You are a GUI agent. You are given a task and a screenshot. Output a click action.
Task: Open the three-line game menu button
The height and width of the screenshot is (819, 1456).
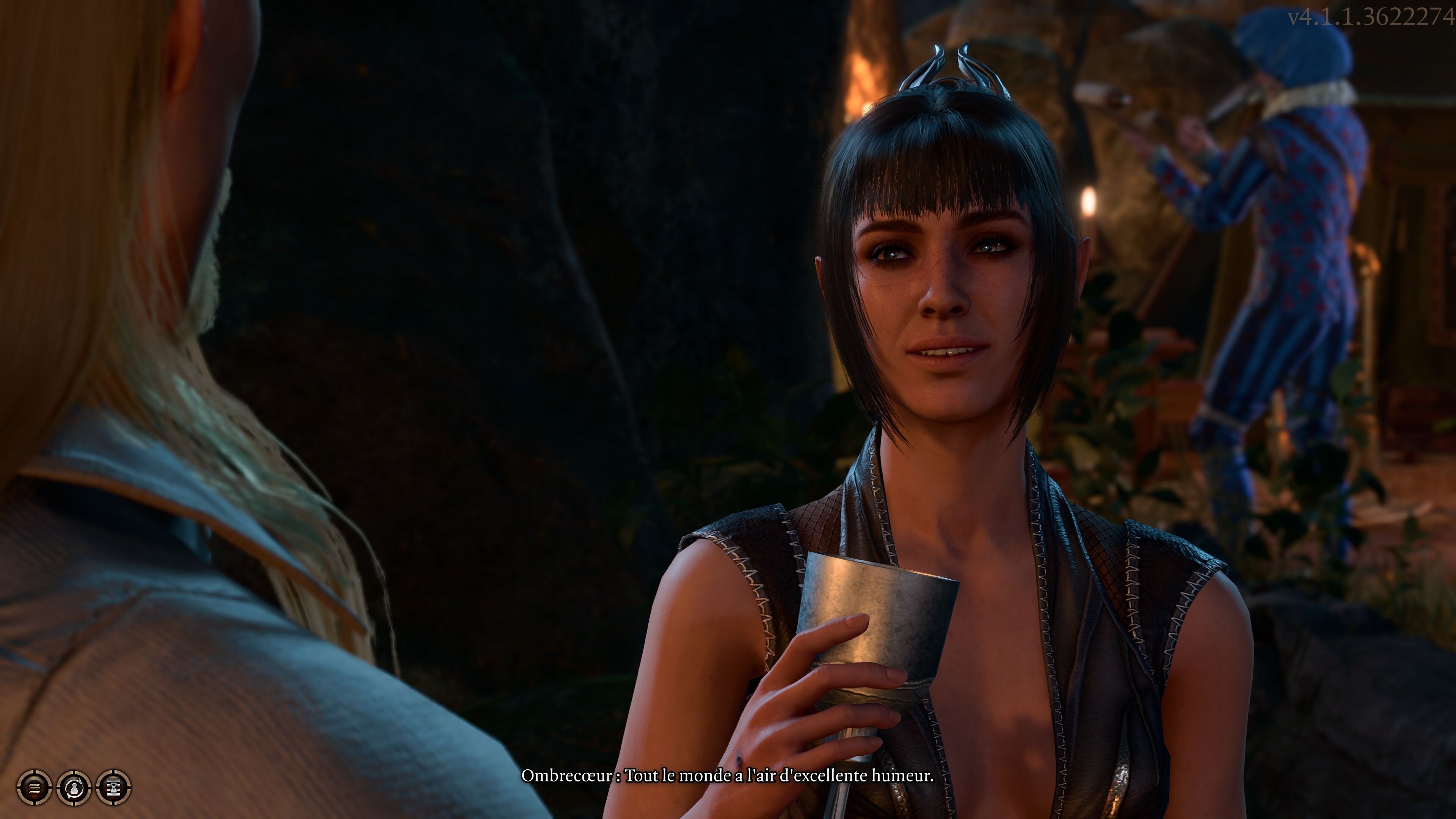35,787
